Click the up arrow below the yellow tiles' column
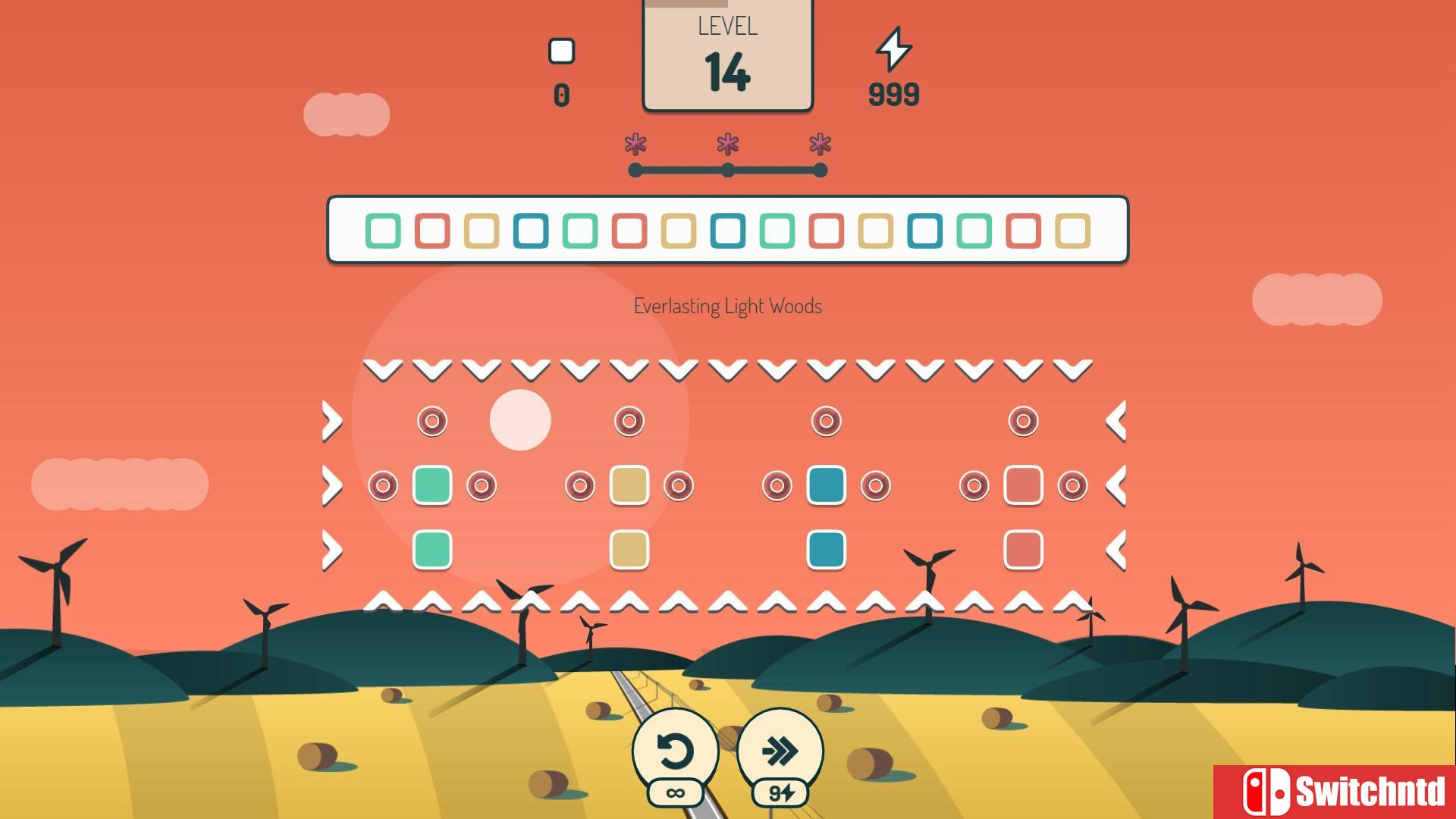Viewport: 1456px width, 819px height. pos(629,602)
